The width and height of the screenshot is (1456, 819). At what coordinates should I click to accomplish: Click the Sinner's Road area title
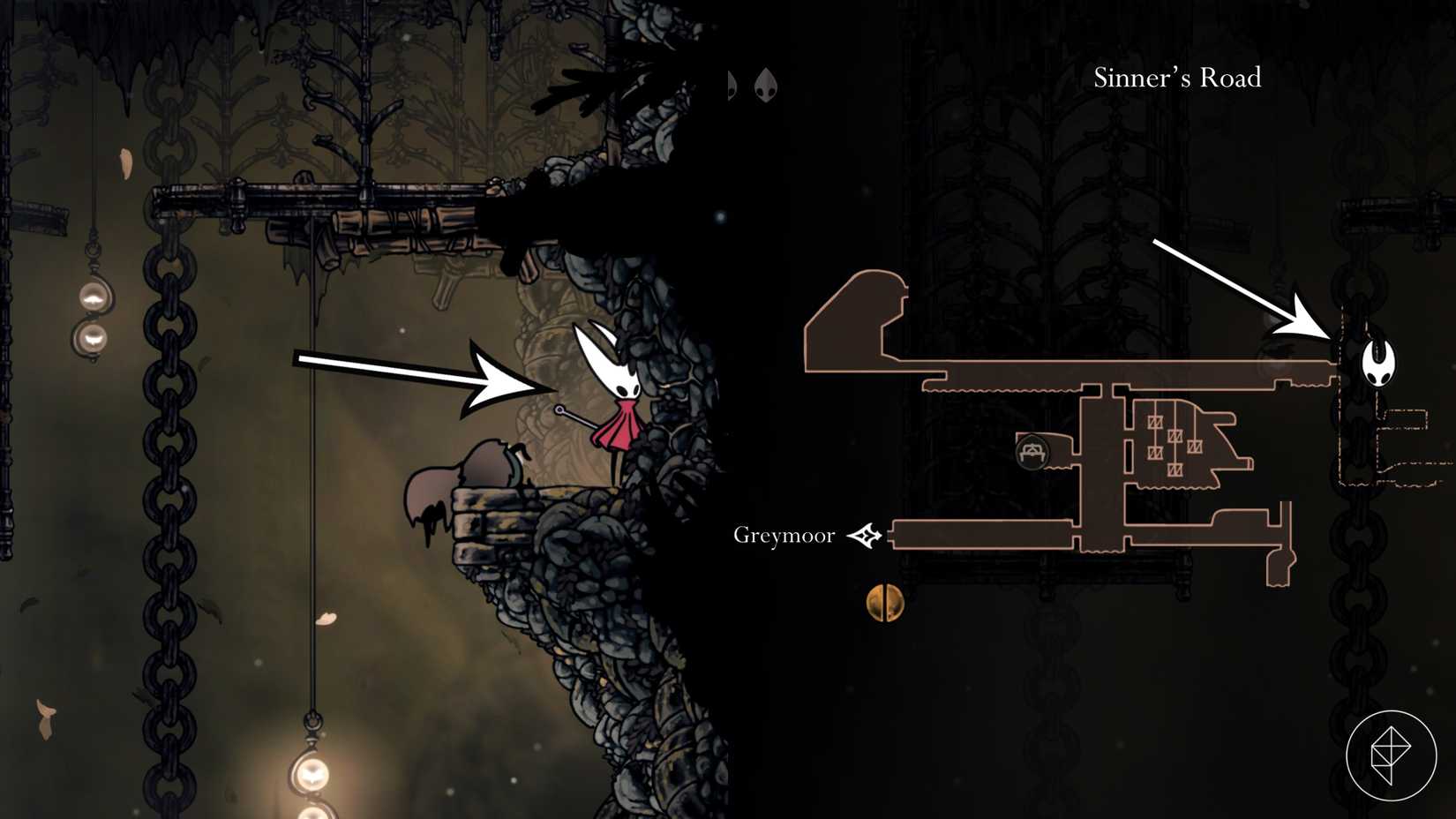pyautogui.click(x=1176, y=79)
